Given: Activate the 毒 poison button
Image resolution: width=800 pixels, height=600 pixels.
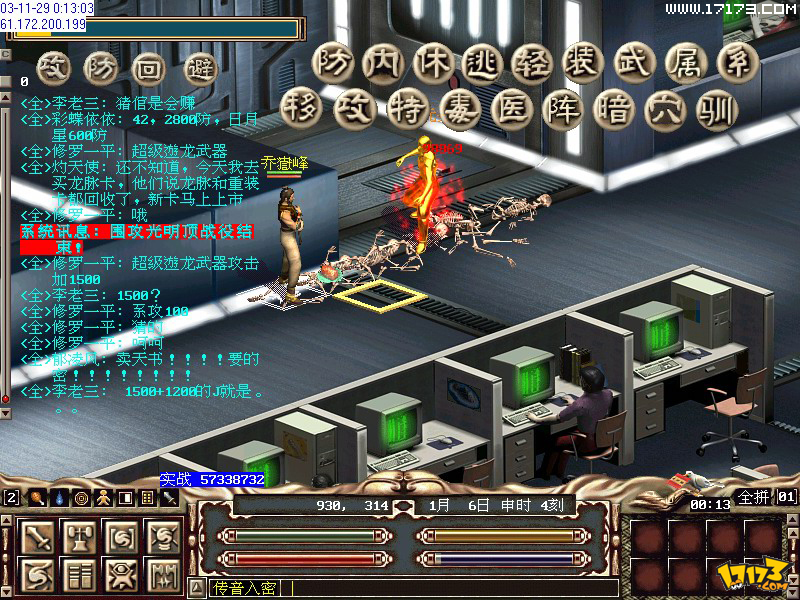Looking at the screenshot, I should pos(458,108).
